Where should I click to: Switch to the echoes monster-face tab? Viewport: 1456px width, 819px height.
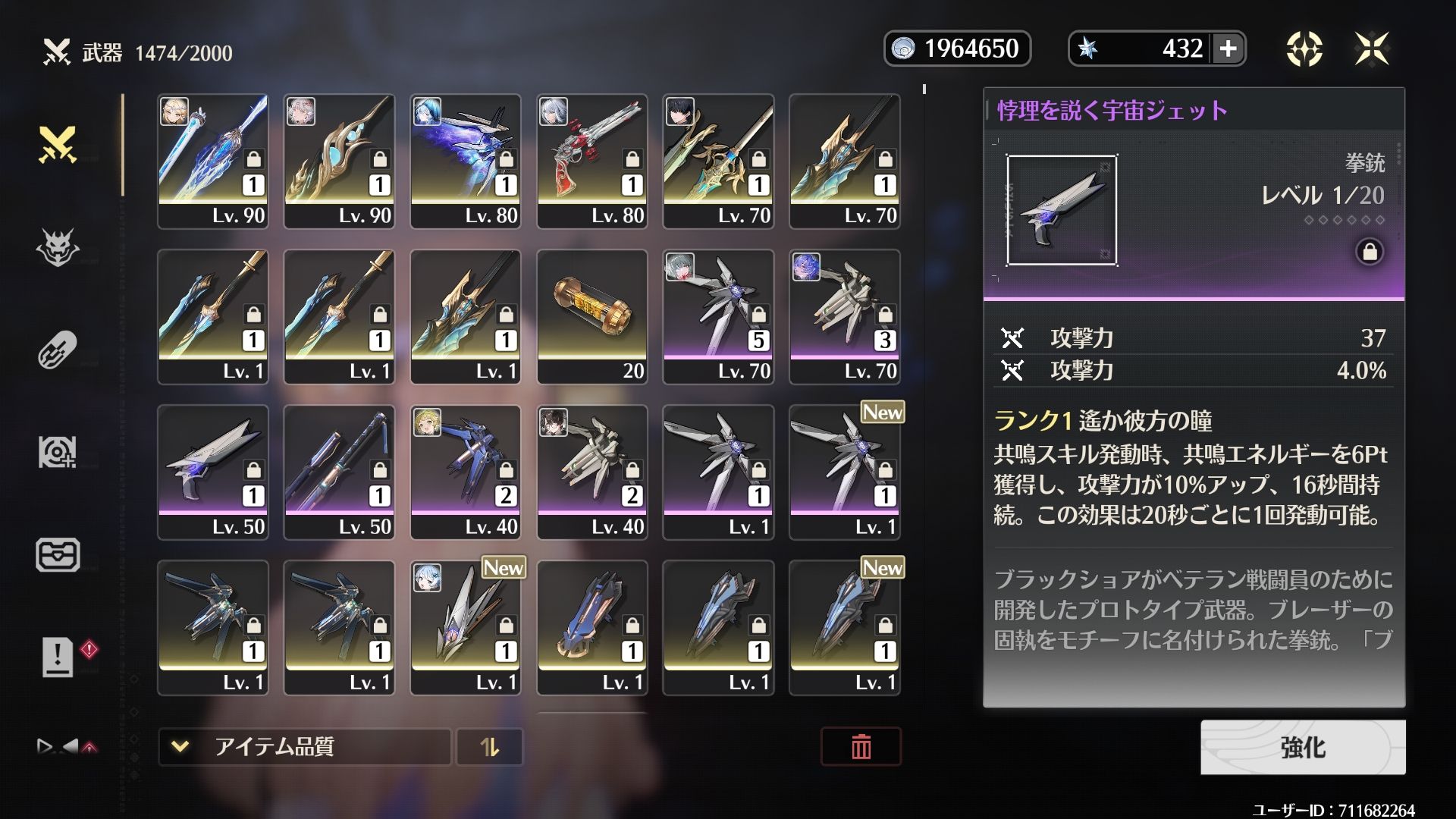click(x=58, y=247)
